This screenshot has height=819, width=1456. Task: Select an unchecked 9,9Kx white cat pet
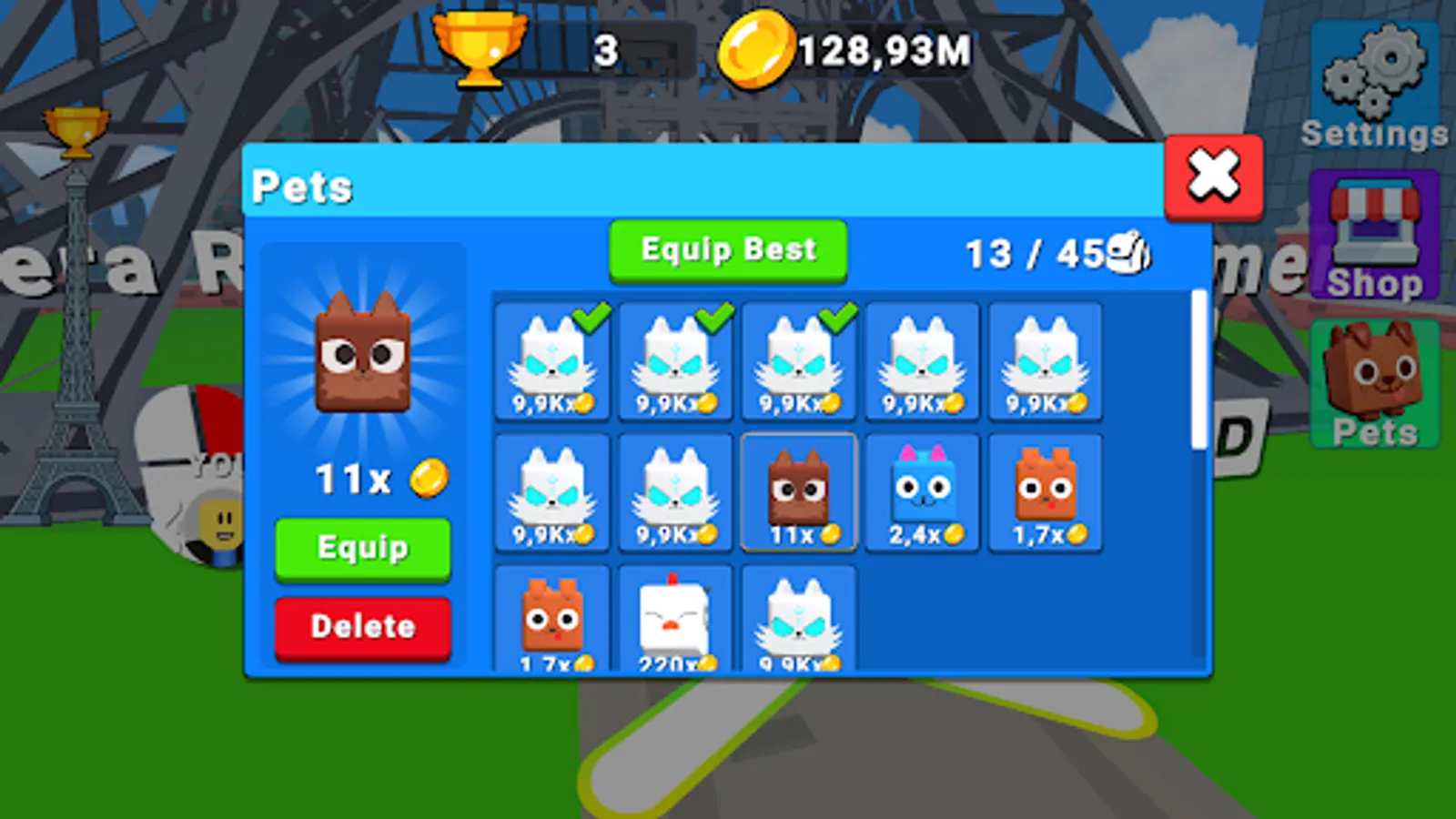tap(923, 361)
